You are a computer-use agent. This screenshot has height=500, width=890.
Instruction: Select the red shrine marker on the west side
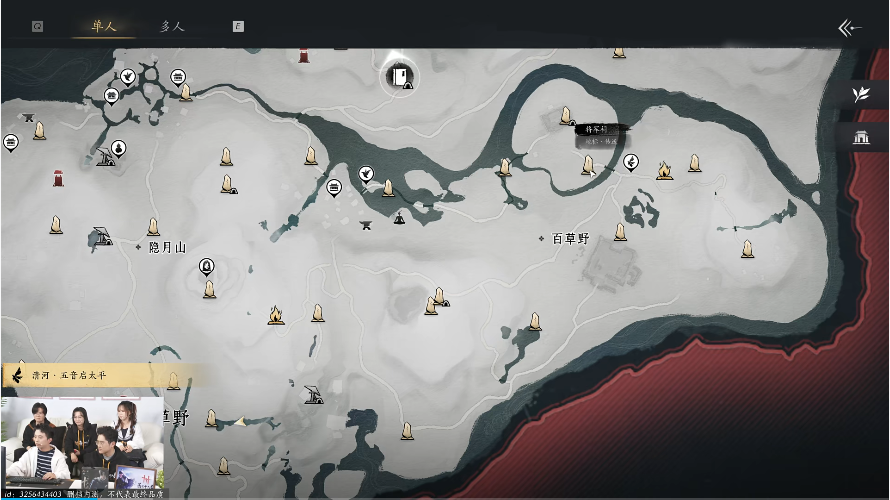point(58,178)
